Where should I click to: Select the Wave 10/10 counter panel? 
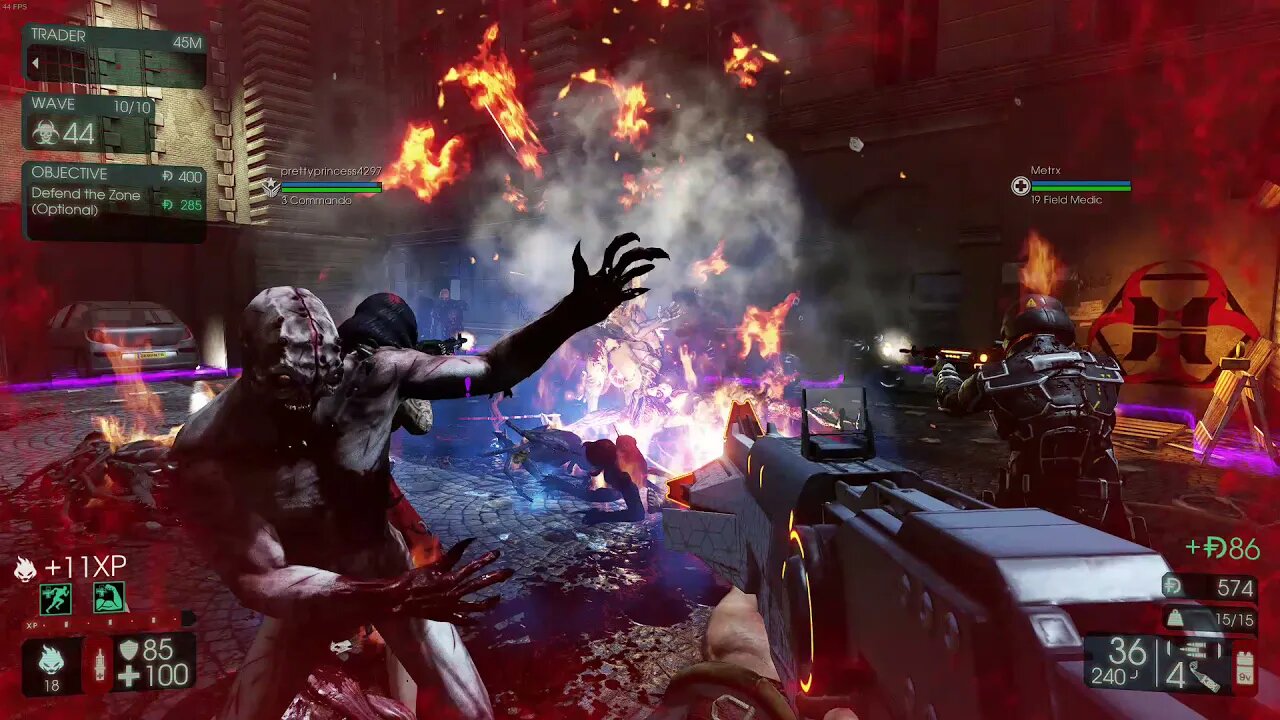pos(89,122)
